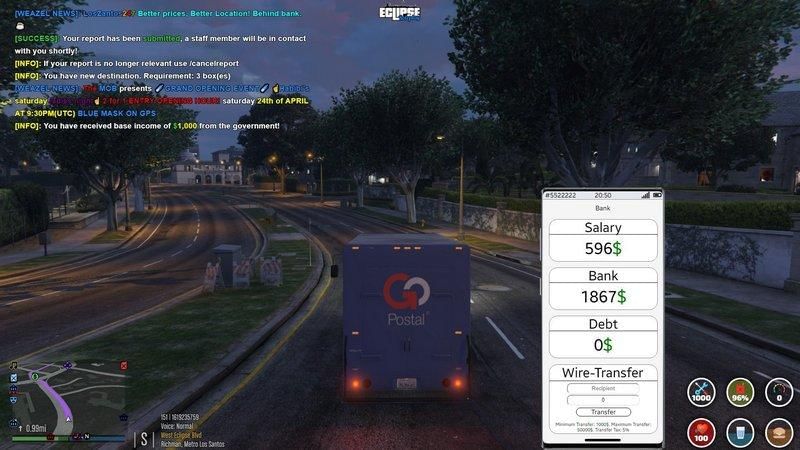Click the burger hunger icon
The height and width of the screenshot is (450, 800).
click(x=779, y=432)
